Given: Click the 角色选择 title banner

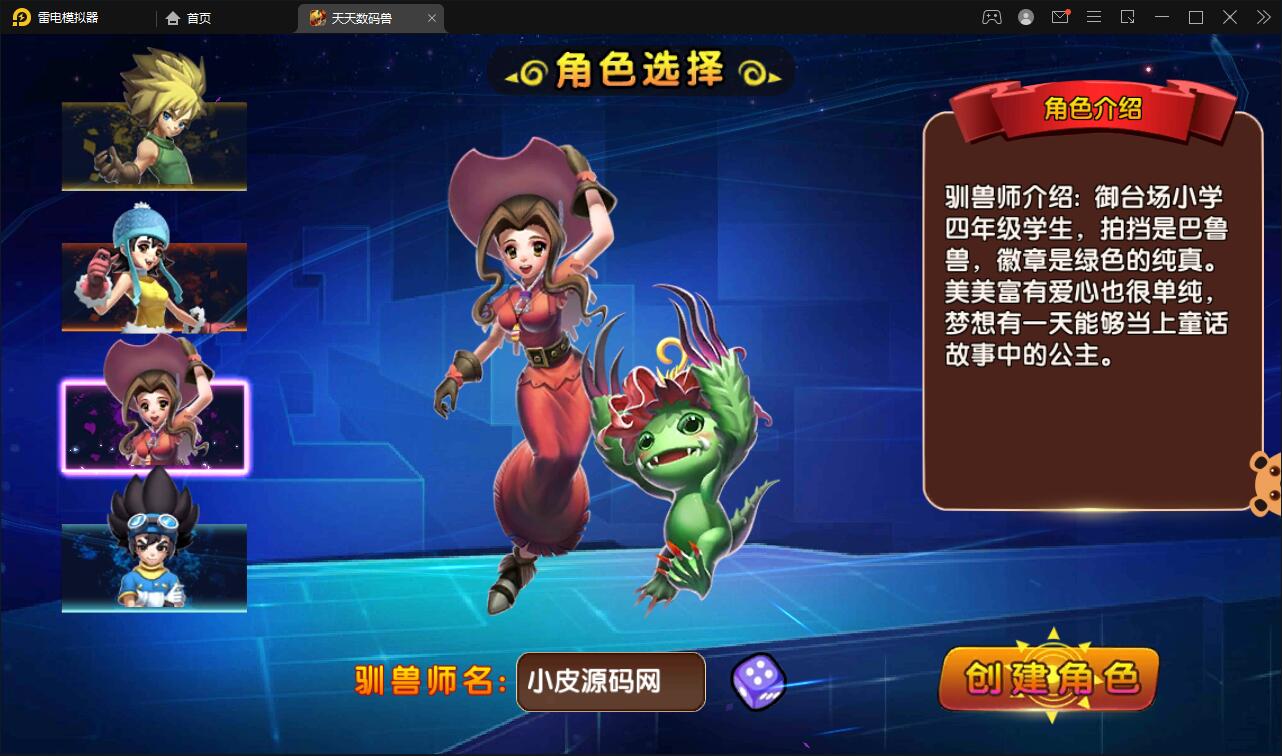Looking at the screenshot, I should click(640, 72).
